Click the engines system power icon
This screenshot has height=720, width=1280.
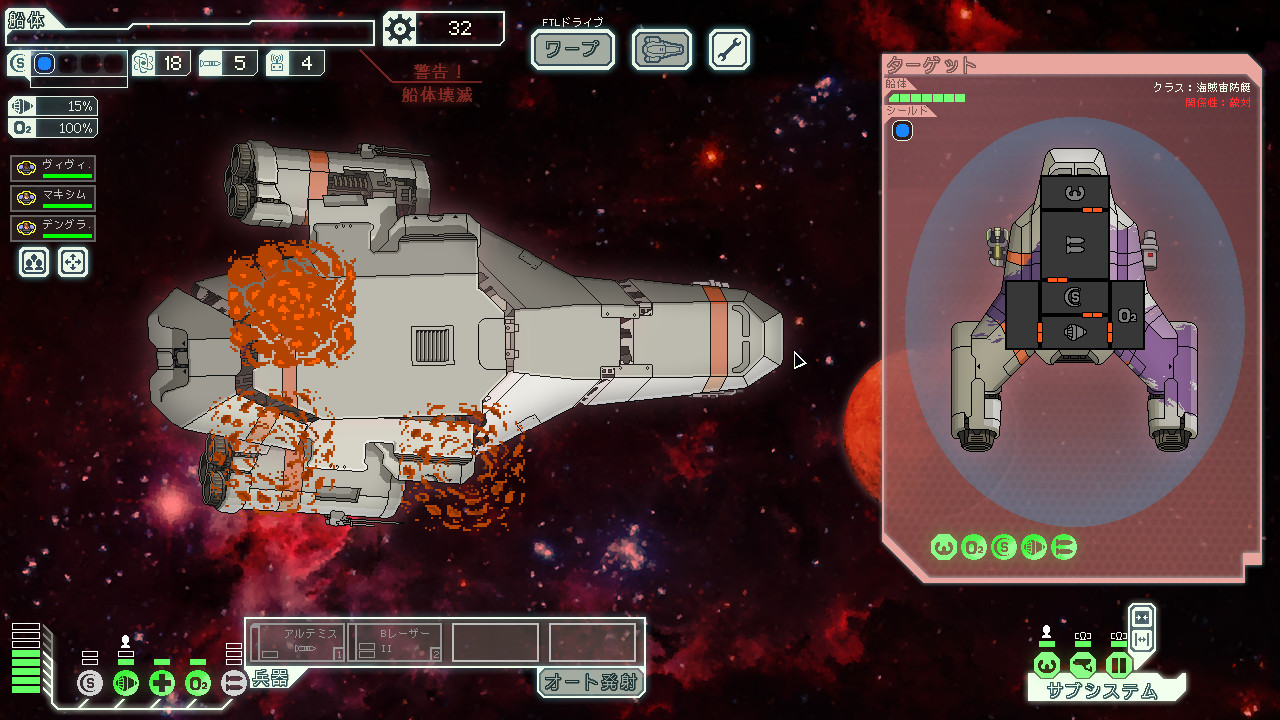pyautogui.click(x=126, y=684)
